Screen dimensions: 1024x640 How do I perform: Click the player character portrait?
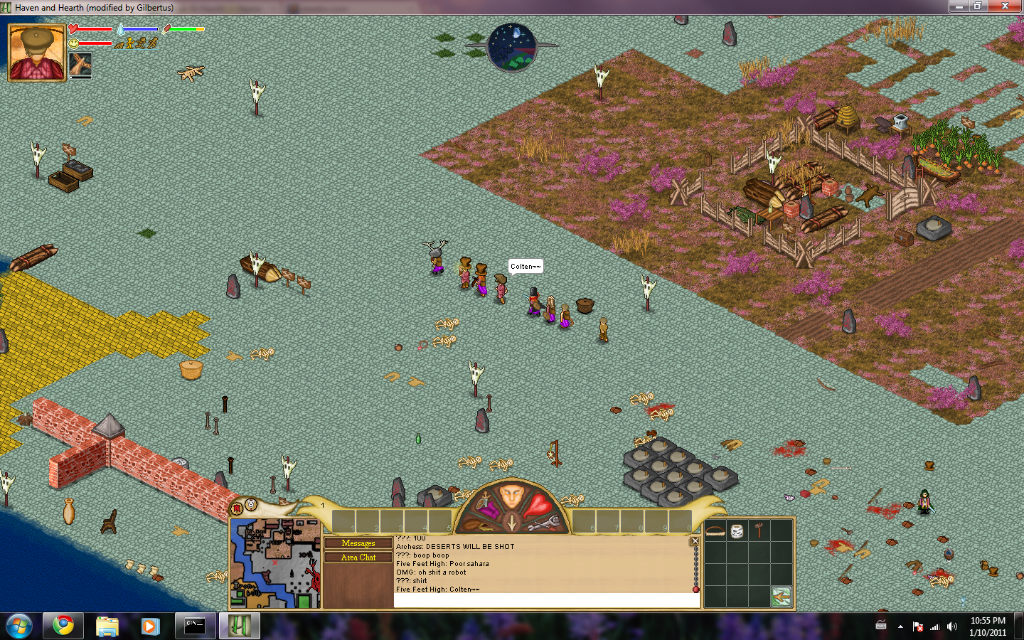click(x=36, y=51)
